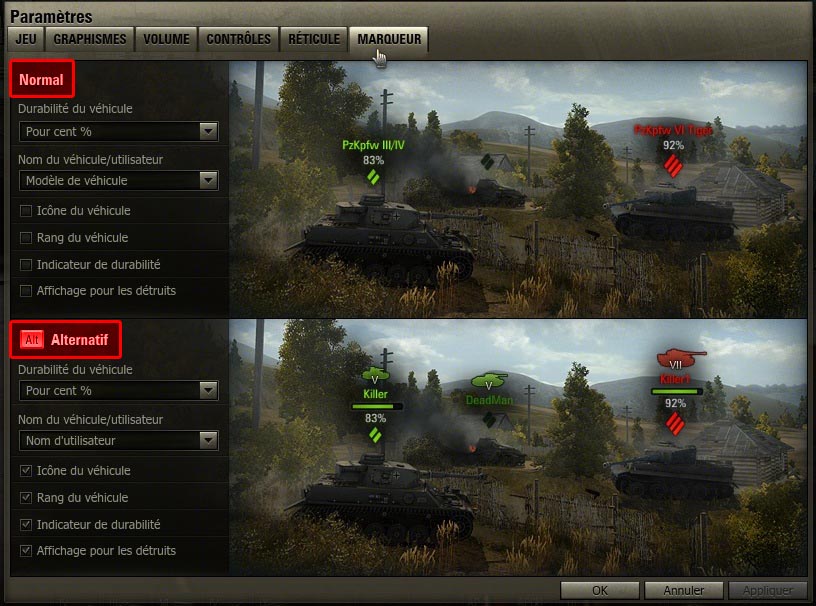Check 'Indicateur de durabilité' in Normal section

pyautogui.click(x=26, y=265)
